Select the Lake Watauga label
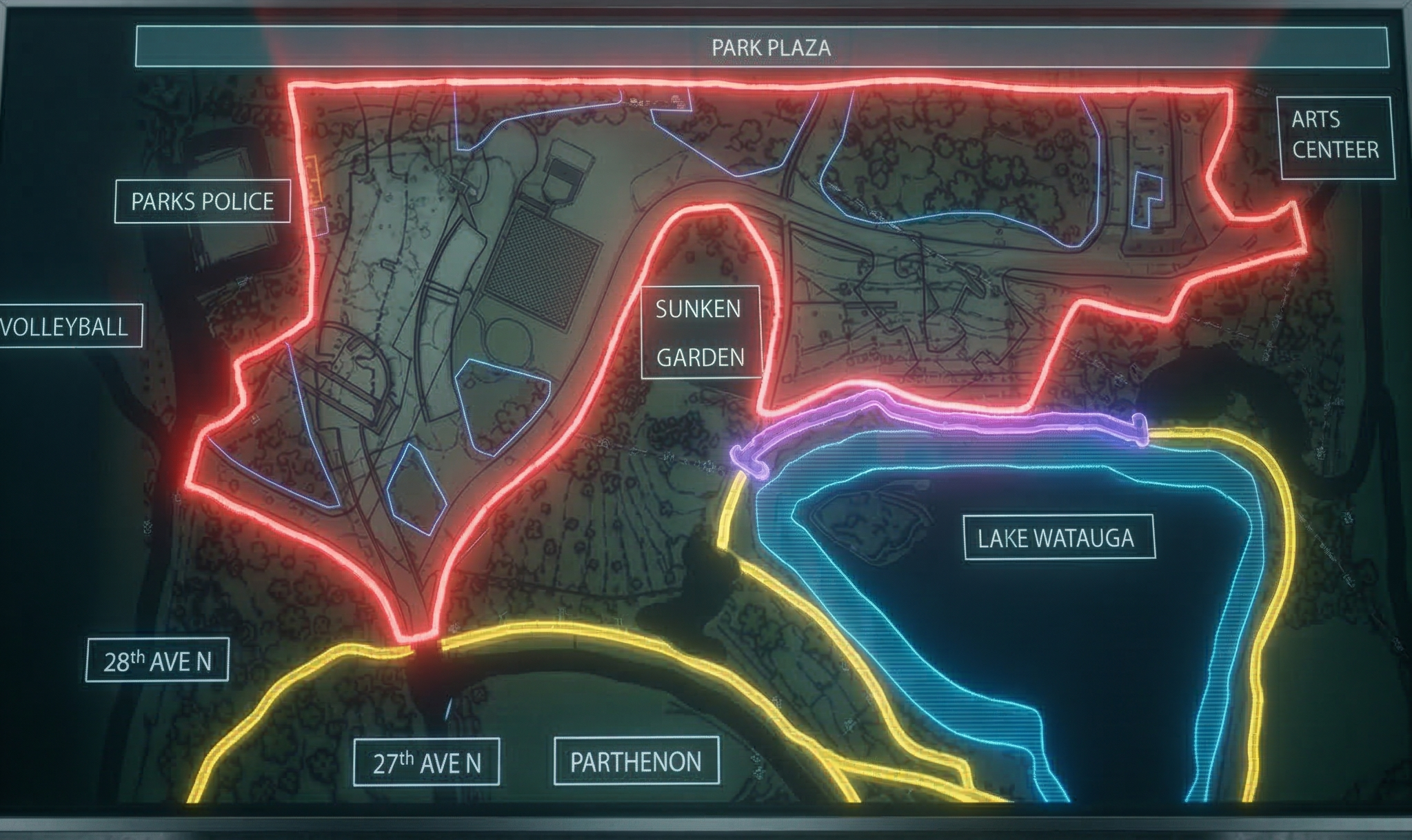1412x840 pixels. (1058, 537)
